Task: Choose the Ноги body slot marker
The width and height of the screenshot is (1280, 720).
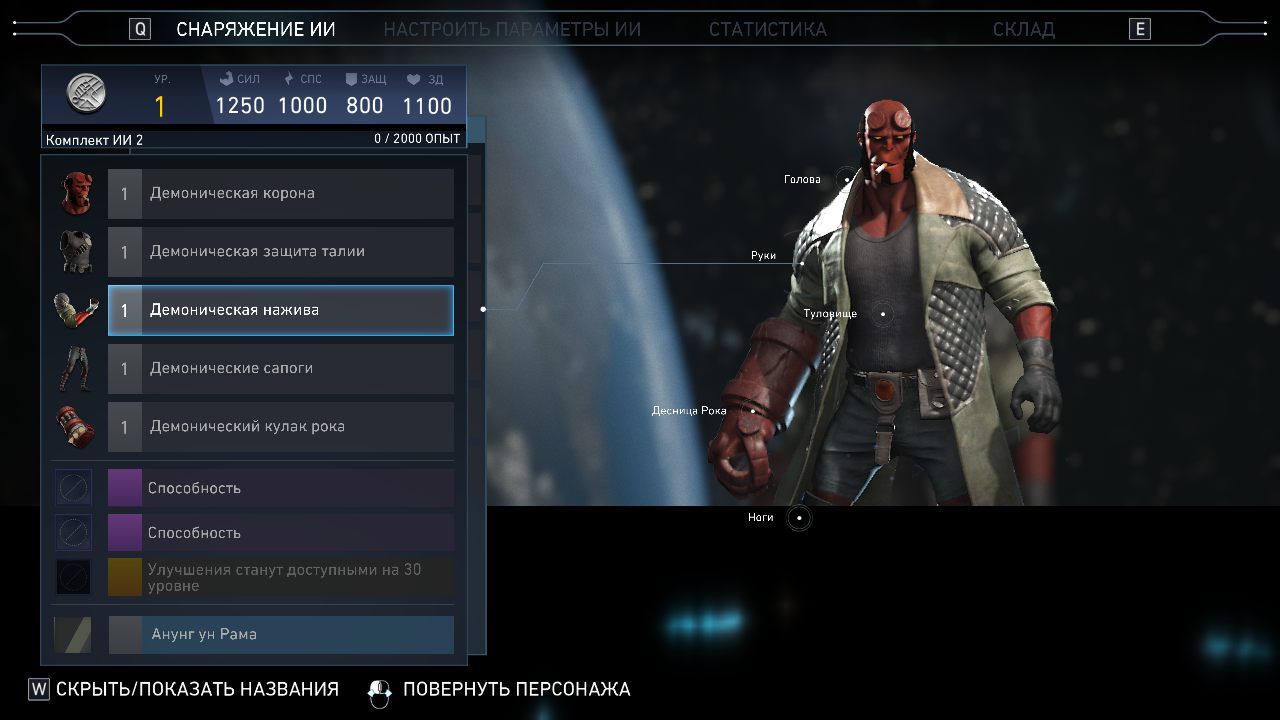Action: (x=799, y=518)
